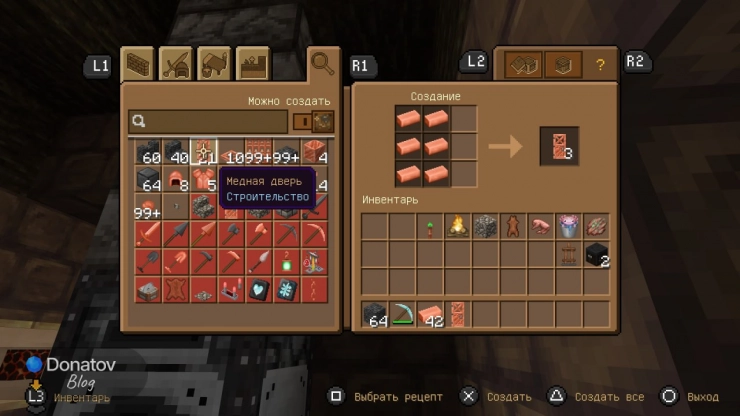Toggle the craftable-only filter switch

coord(301,121)
